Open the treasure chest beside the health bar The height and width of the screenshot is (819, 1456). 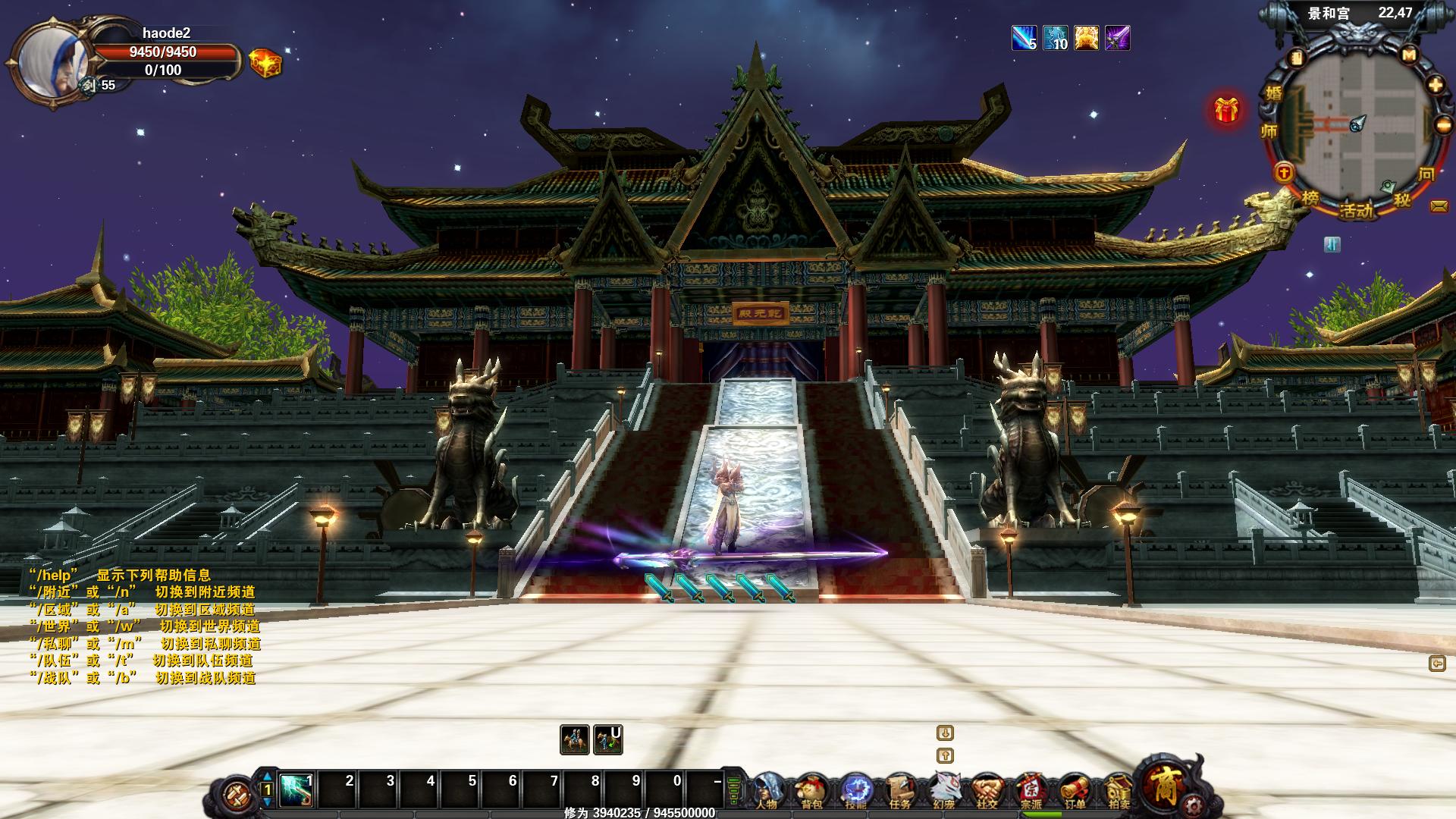click(265, 62)
